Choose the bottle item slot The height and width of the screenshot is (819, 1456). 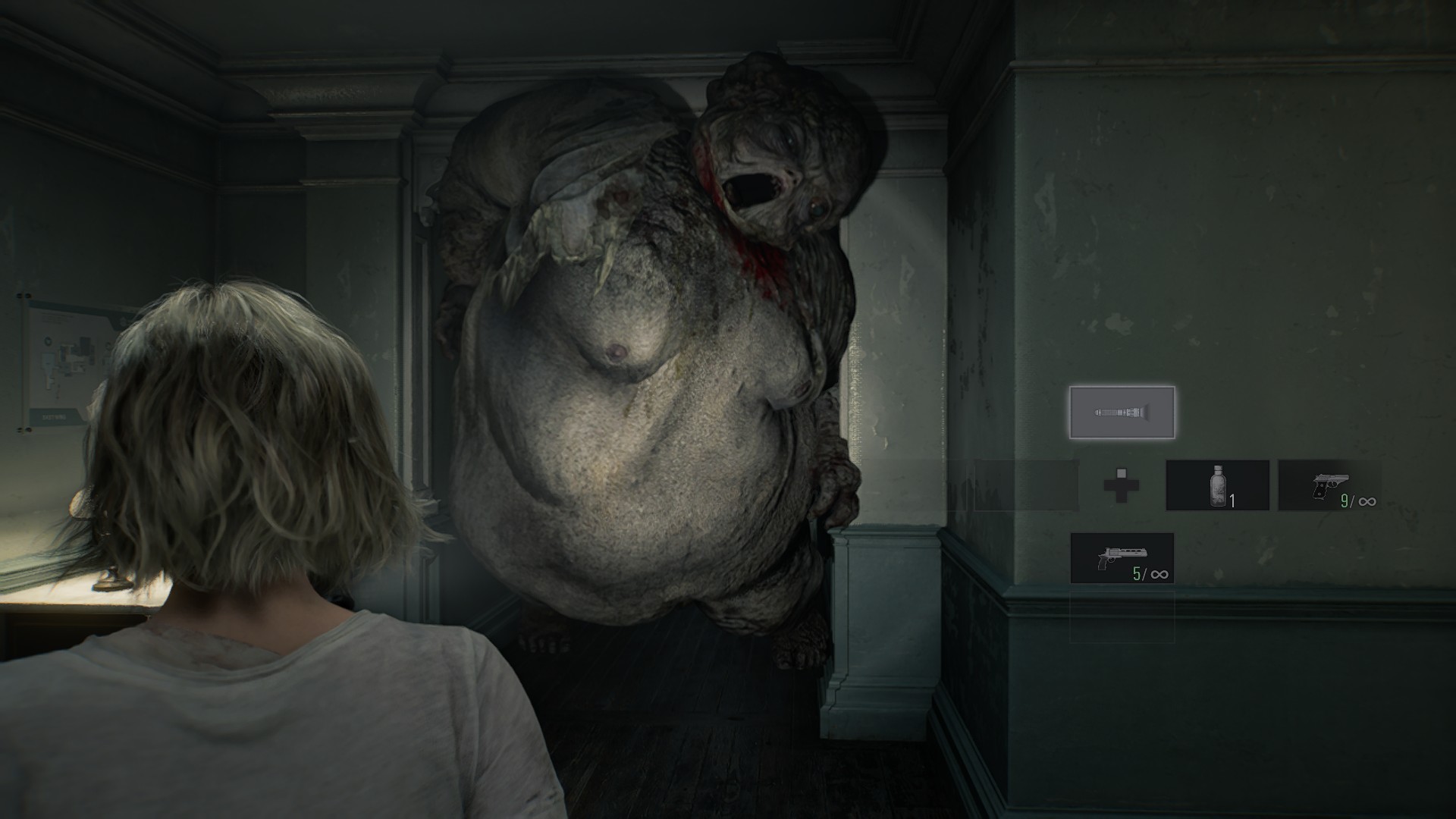[x=1217, y=485]
